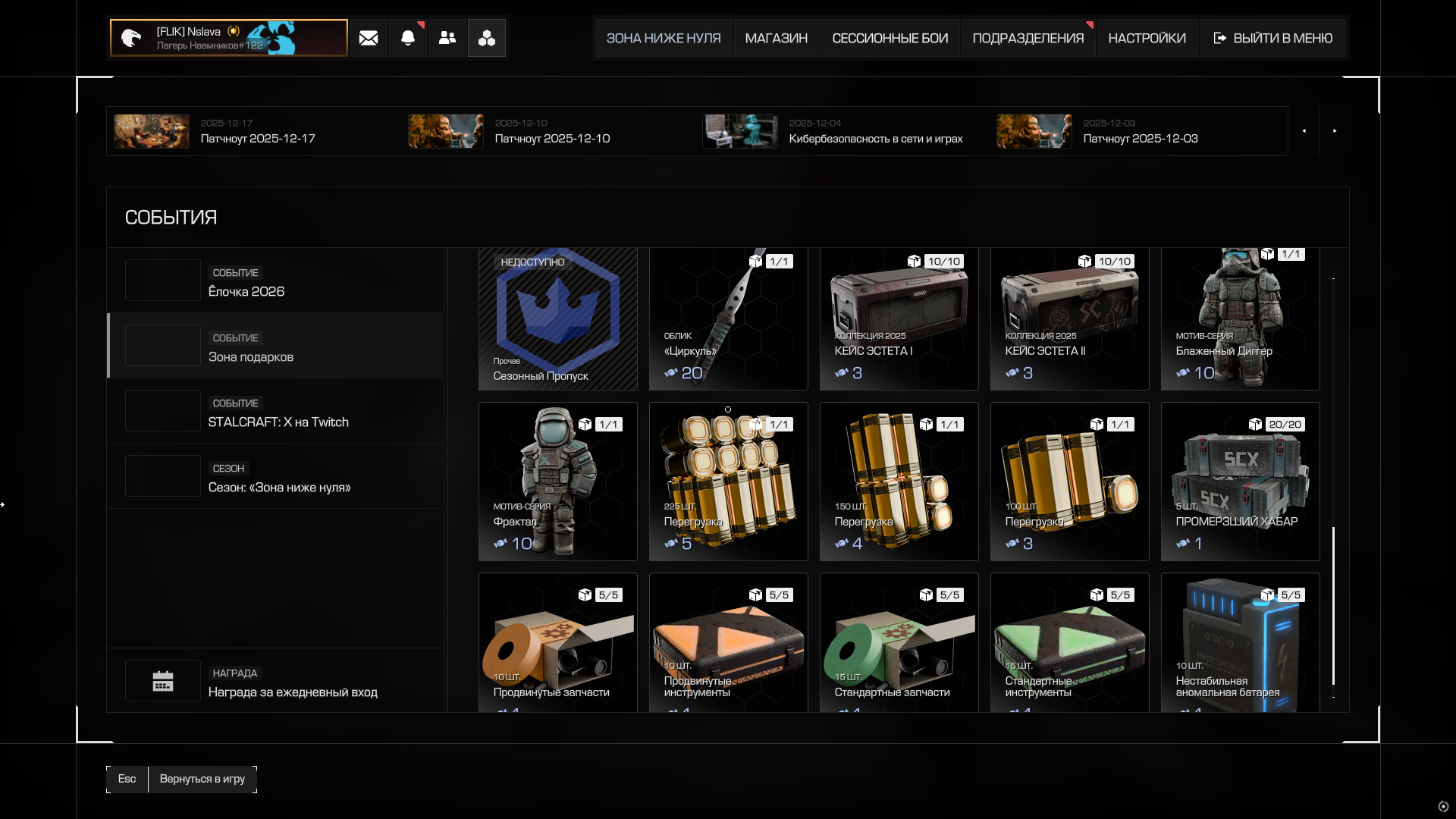This screenshot has height=819, width=1456.
Task: Open the ЗОНА НИЖЕ НУЛЯ tab
Action: tap(664, 38)
